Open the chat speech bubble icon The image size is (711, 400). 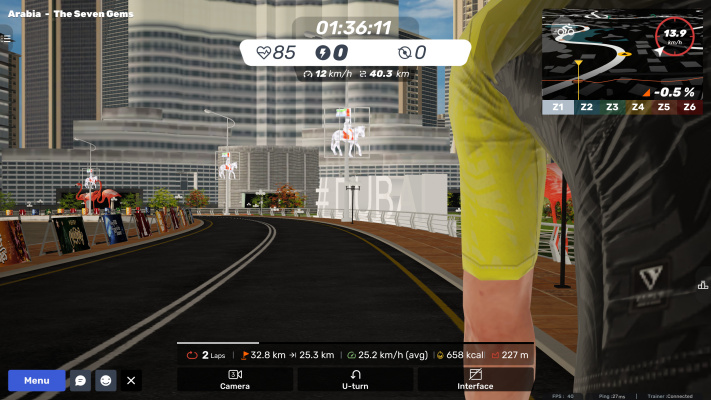(80, 380)
